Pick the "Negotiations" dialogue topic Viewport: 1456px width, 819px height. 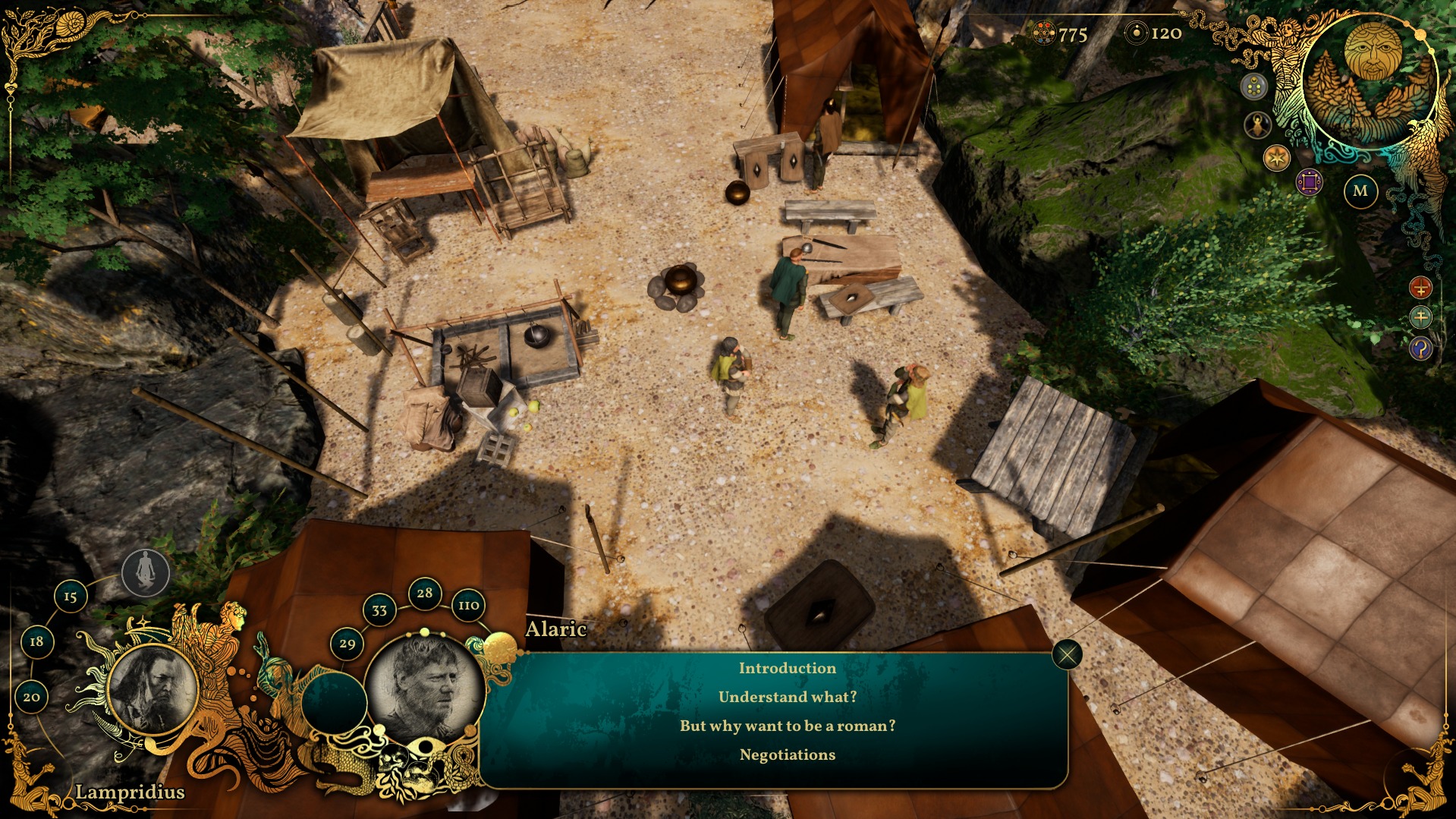coord(787,754)
